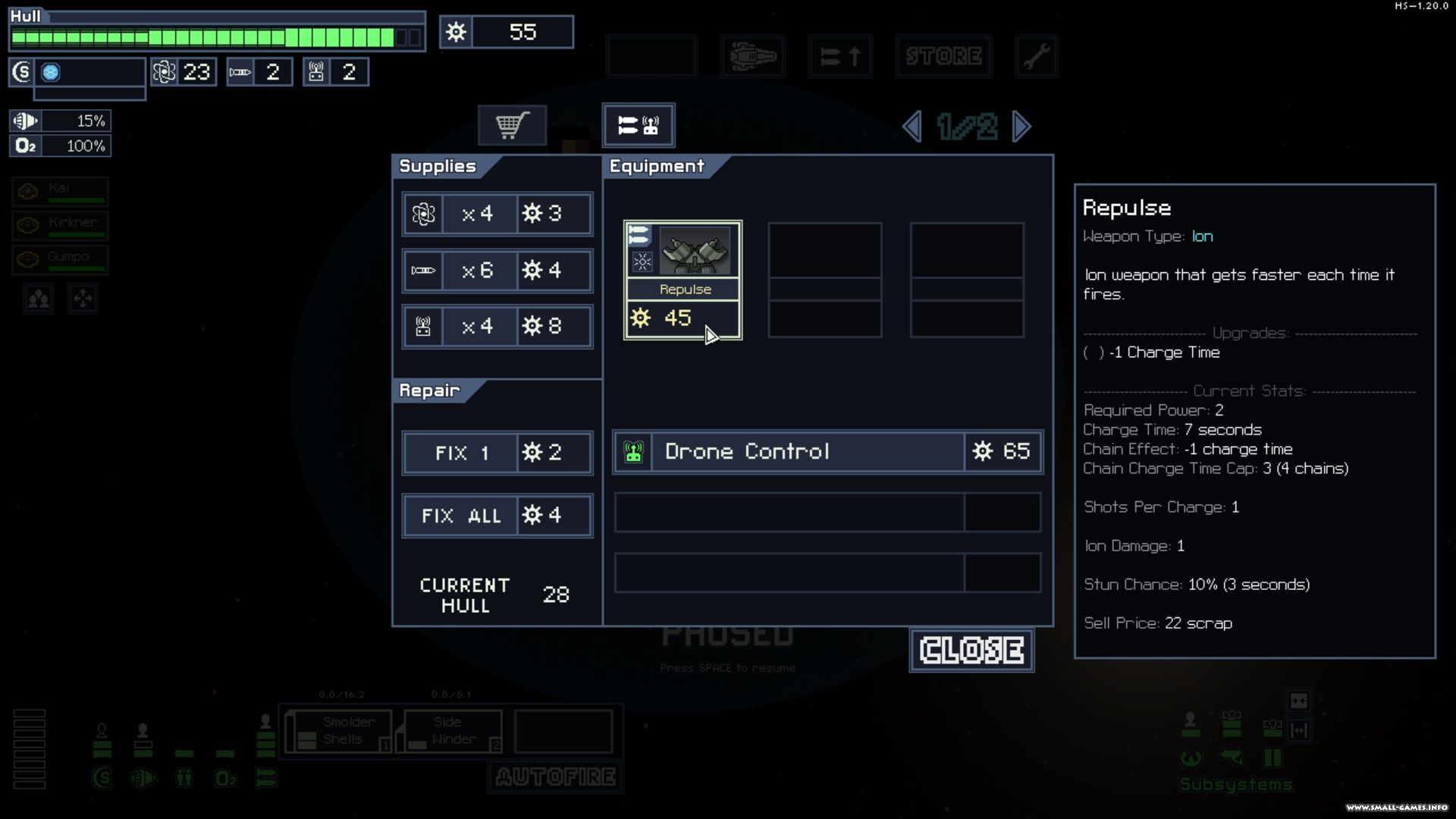Image resolution: width=1456 pixels, height=819 pixels.
Task: Buy missiles for 4 scrap
Action: (x=497, y=271)
